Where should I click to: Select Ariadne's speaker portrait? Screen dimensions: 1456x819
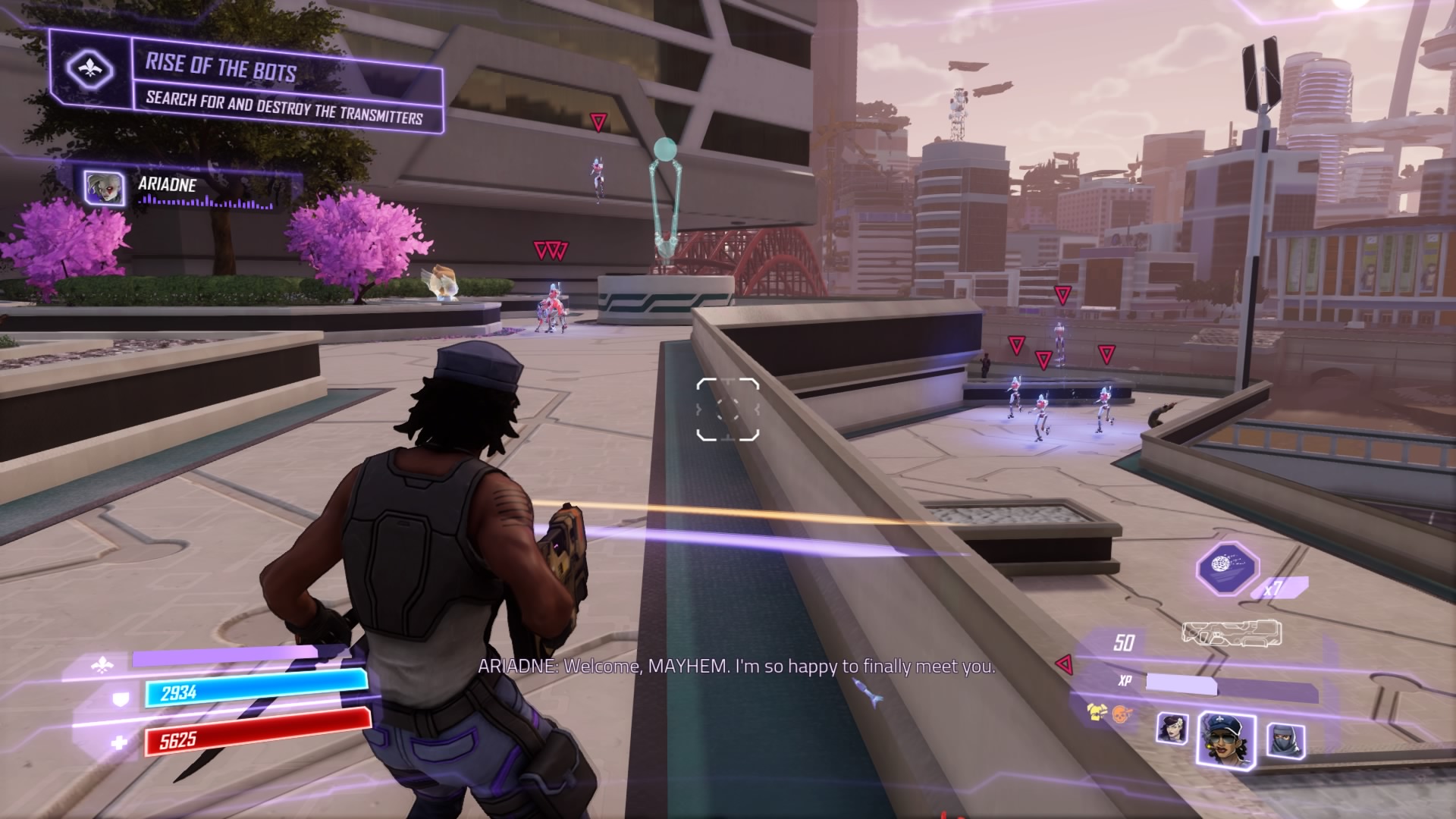[x=104, y=187]
